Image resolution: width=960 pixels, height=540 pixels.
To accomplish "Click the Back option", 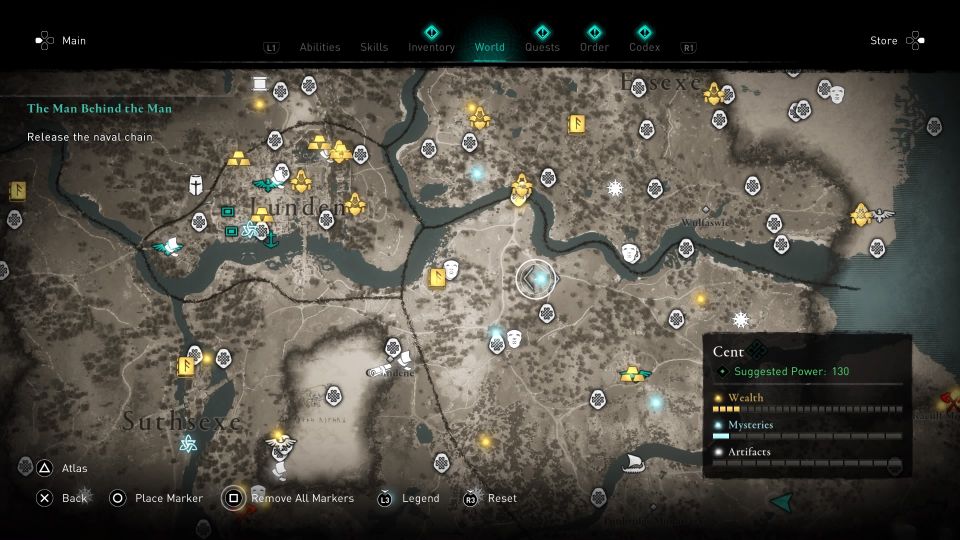I will [74, 498].
